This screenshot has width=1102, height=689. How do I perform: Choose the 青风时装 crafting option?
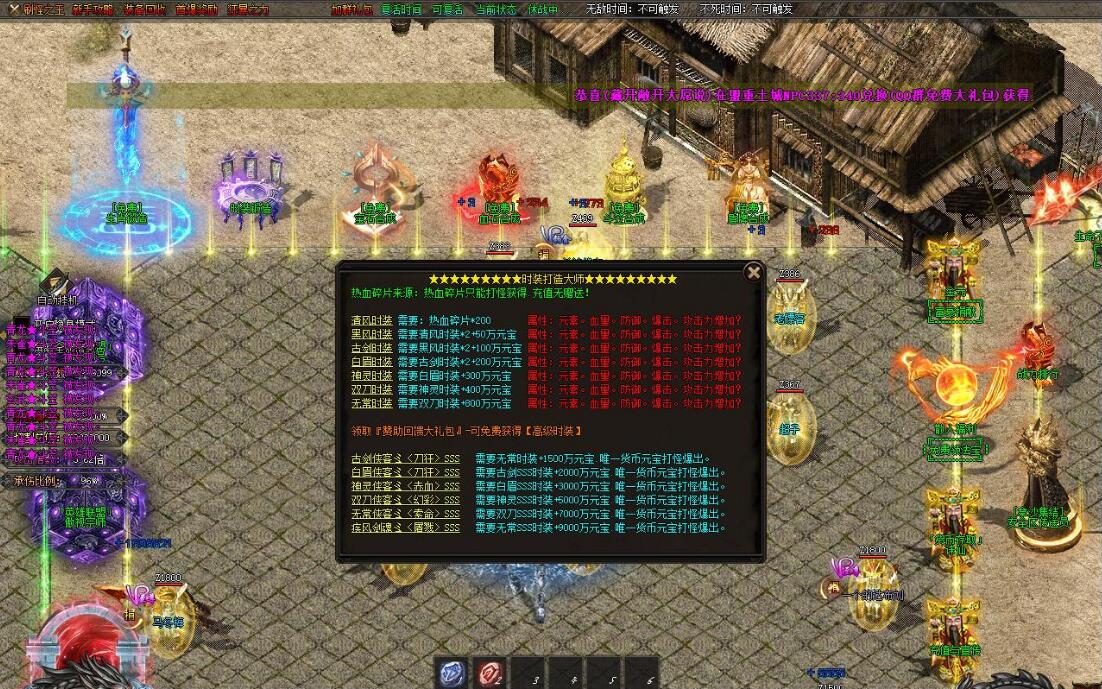371,321
